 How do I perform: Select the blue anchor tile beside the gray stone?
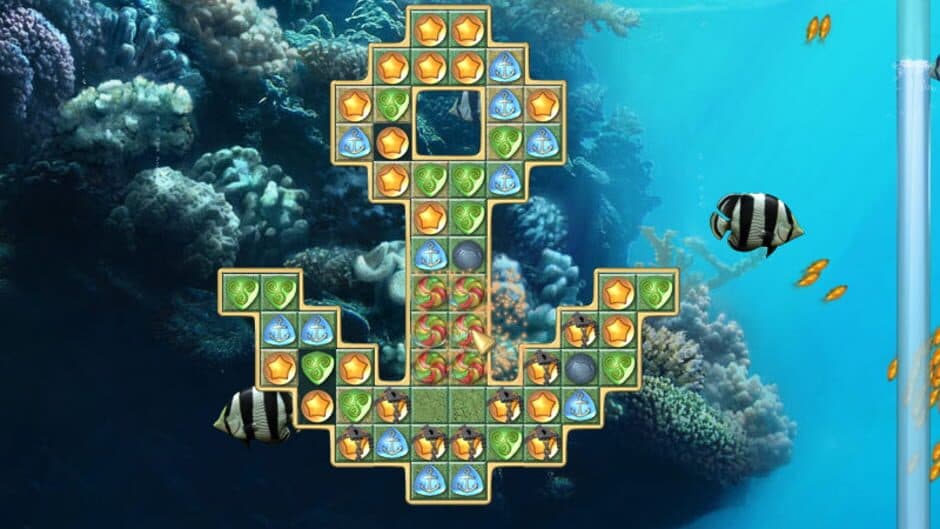click(430, 255)
